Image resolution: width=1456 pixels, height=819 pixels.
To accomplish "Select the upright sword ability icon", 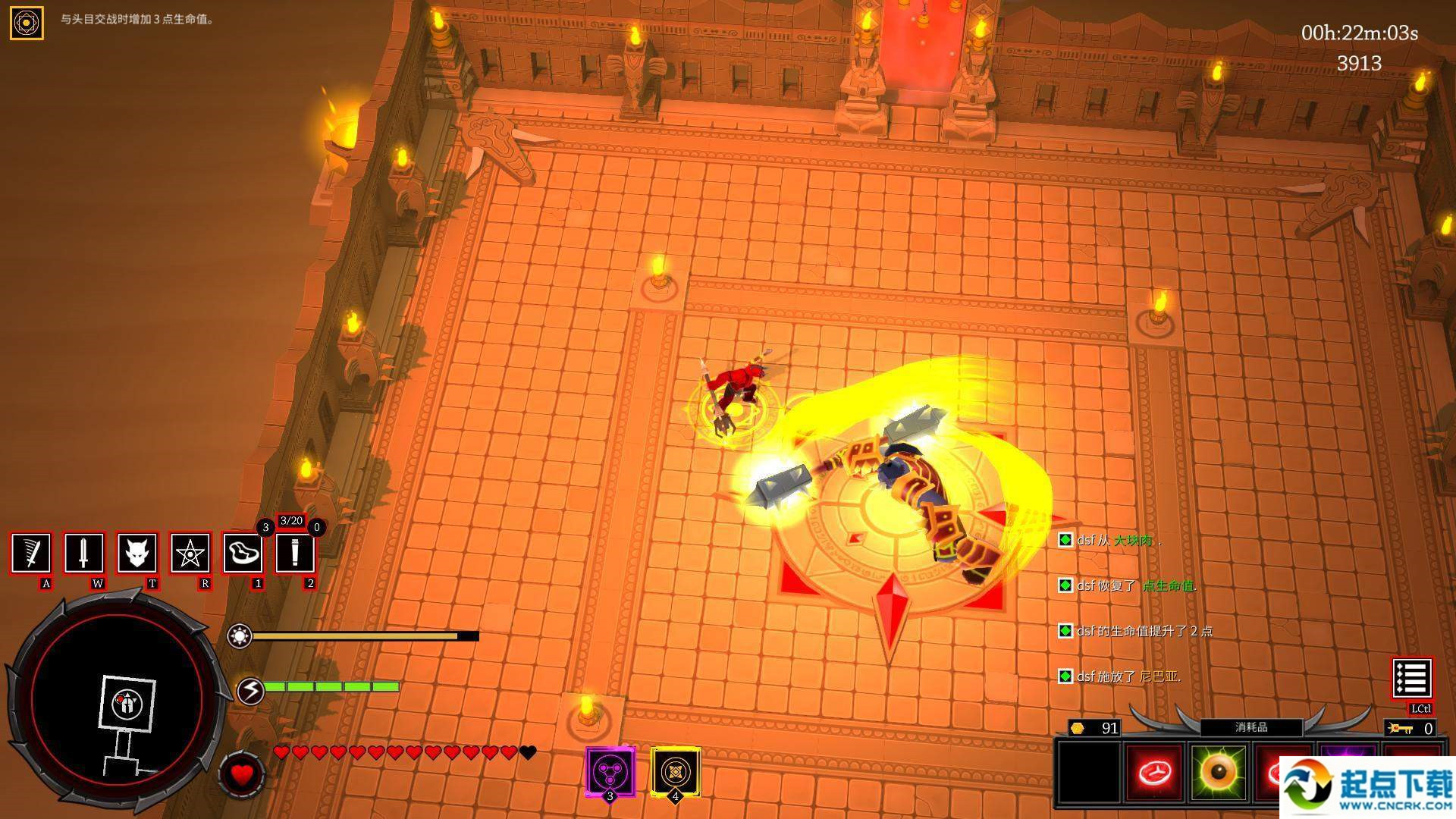I will (x=83, y=553).
